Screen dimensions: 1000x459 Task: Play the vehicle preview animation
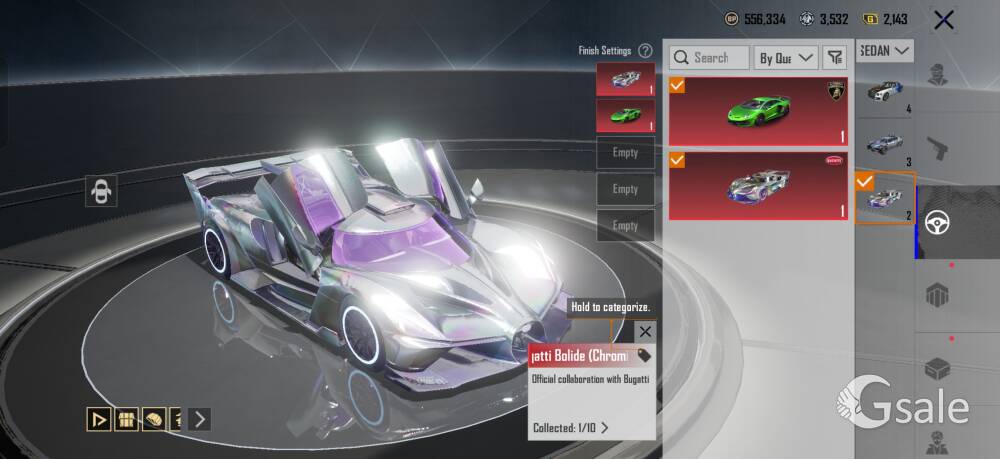pyautogui.click(x=98, y=419)
